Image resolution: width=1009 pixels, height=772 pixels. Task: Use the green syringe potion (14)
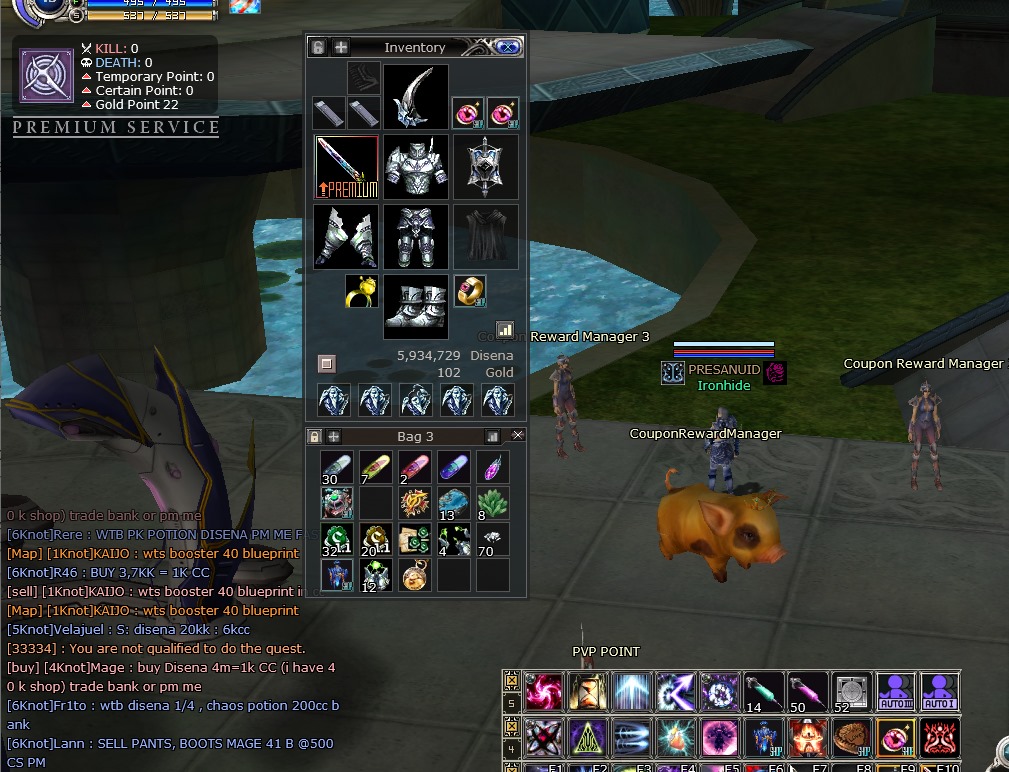click(763, 692)
